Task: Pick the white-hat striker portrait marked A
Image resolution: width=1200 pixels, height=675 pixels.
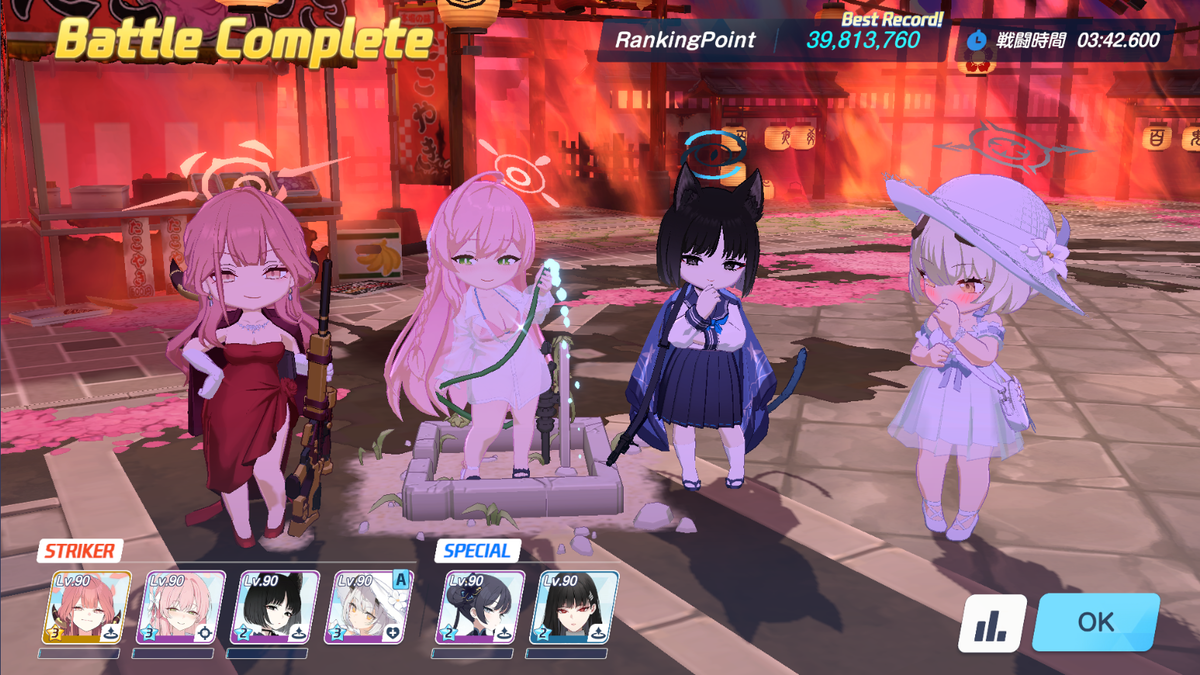Action: pos(368,607)
